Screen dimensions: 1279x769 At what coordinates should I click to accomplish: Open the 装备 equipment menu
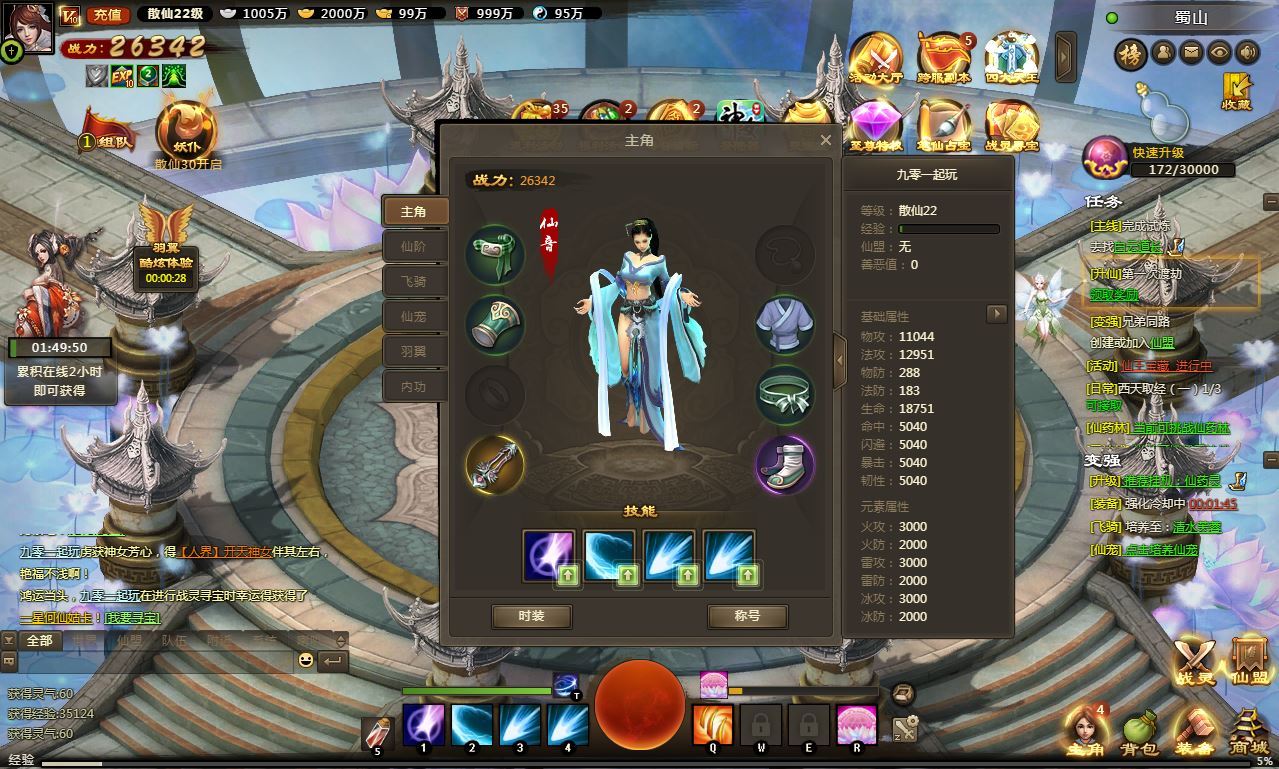click(1194, 733)
